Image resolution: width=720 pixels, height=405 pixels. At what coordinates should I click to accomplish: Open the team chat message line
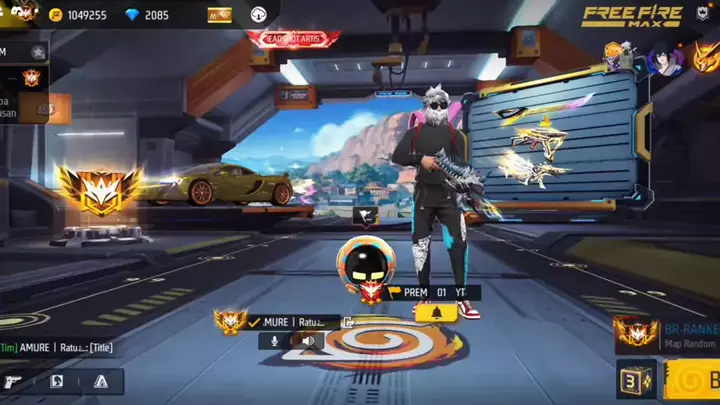[x=58, y=348]
